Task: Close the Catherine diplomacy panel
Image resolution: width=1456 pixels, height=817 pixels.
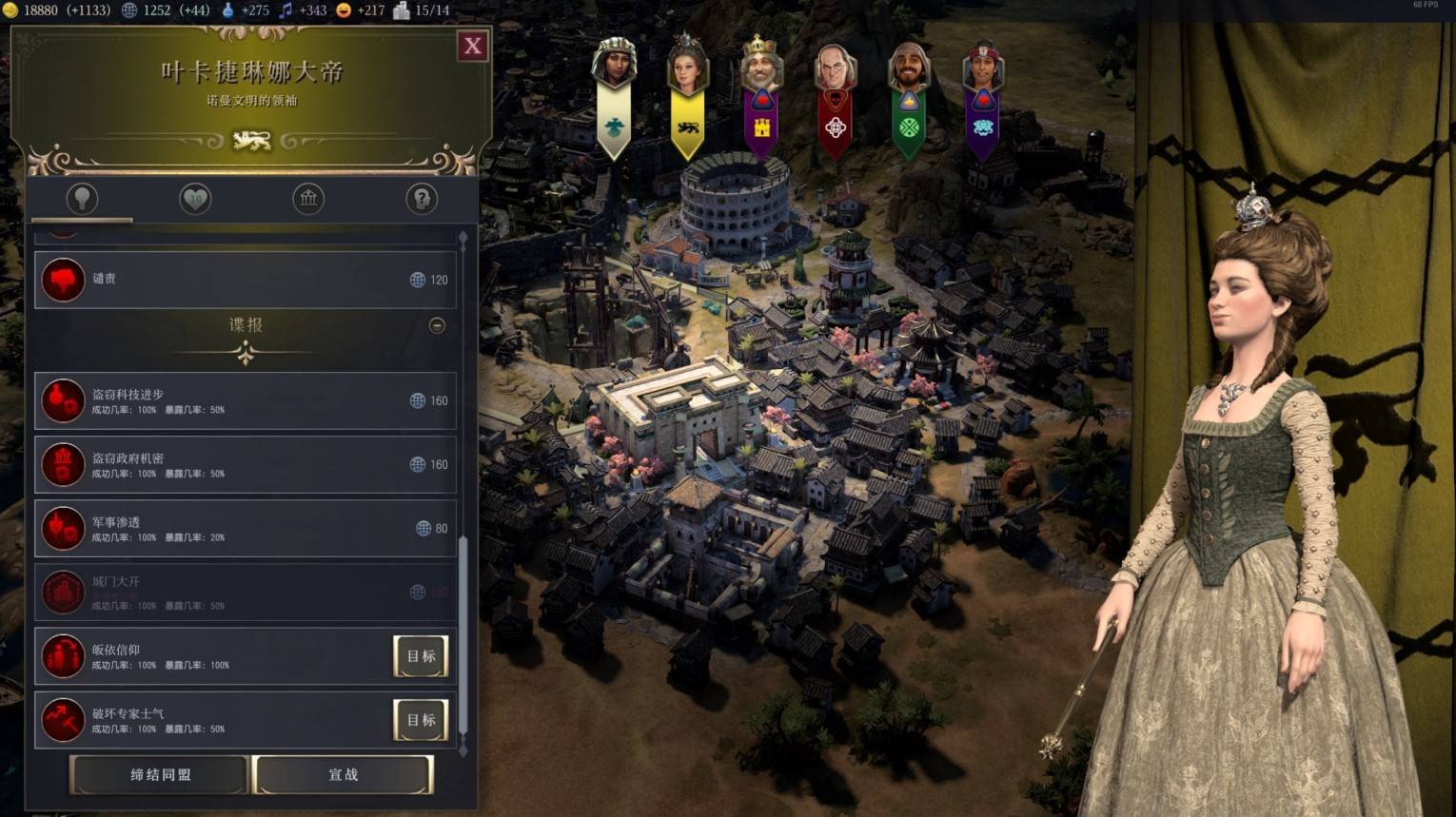Action: point(473,46)
